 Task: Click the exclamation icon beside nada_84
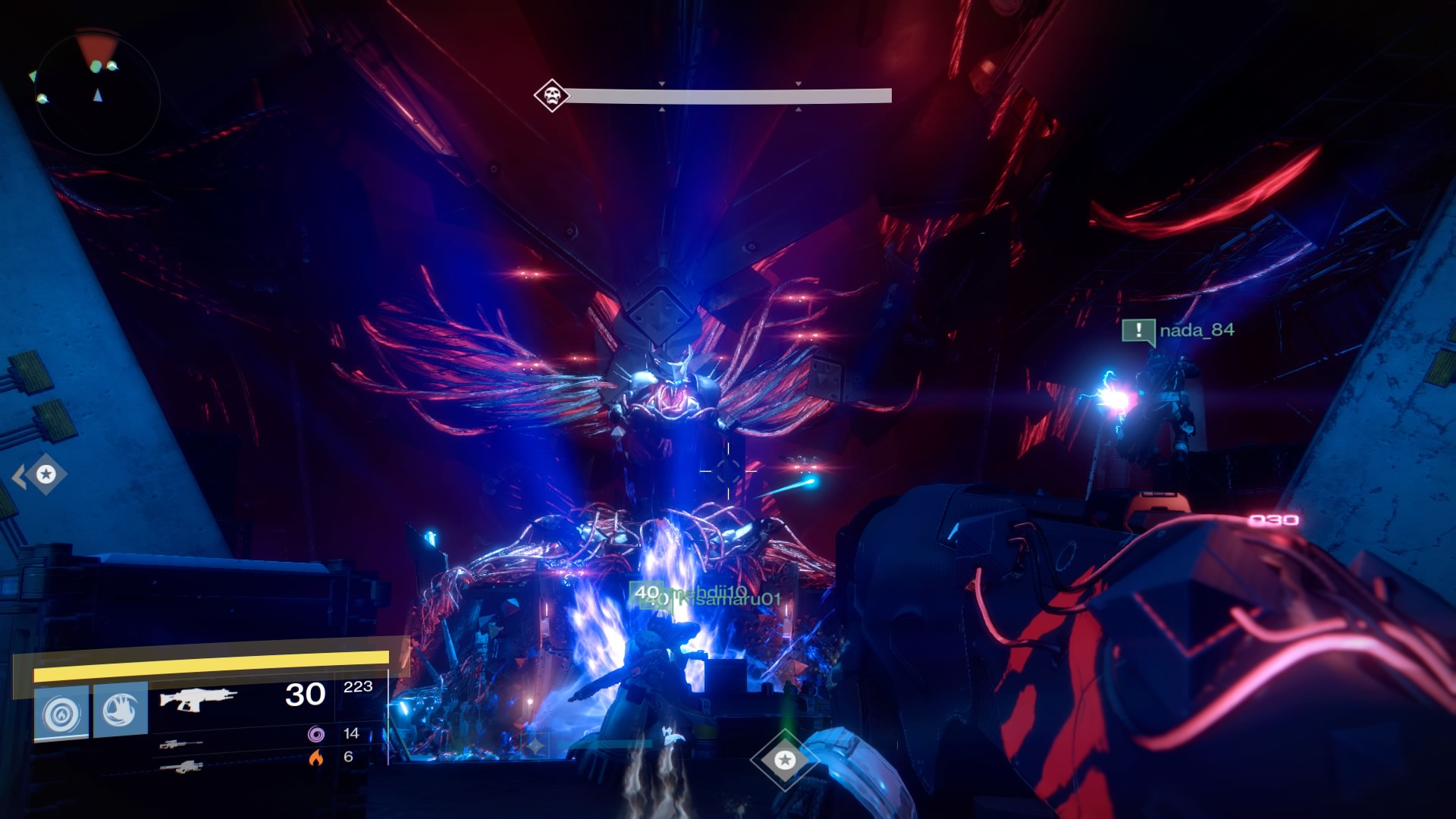1138,331
